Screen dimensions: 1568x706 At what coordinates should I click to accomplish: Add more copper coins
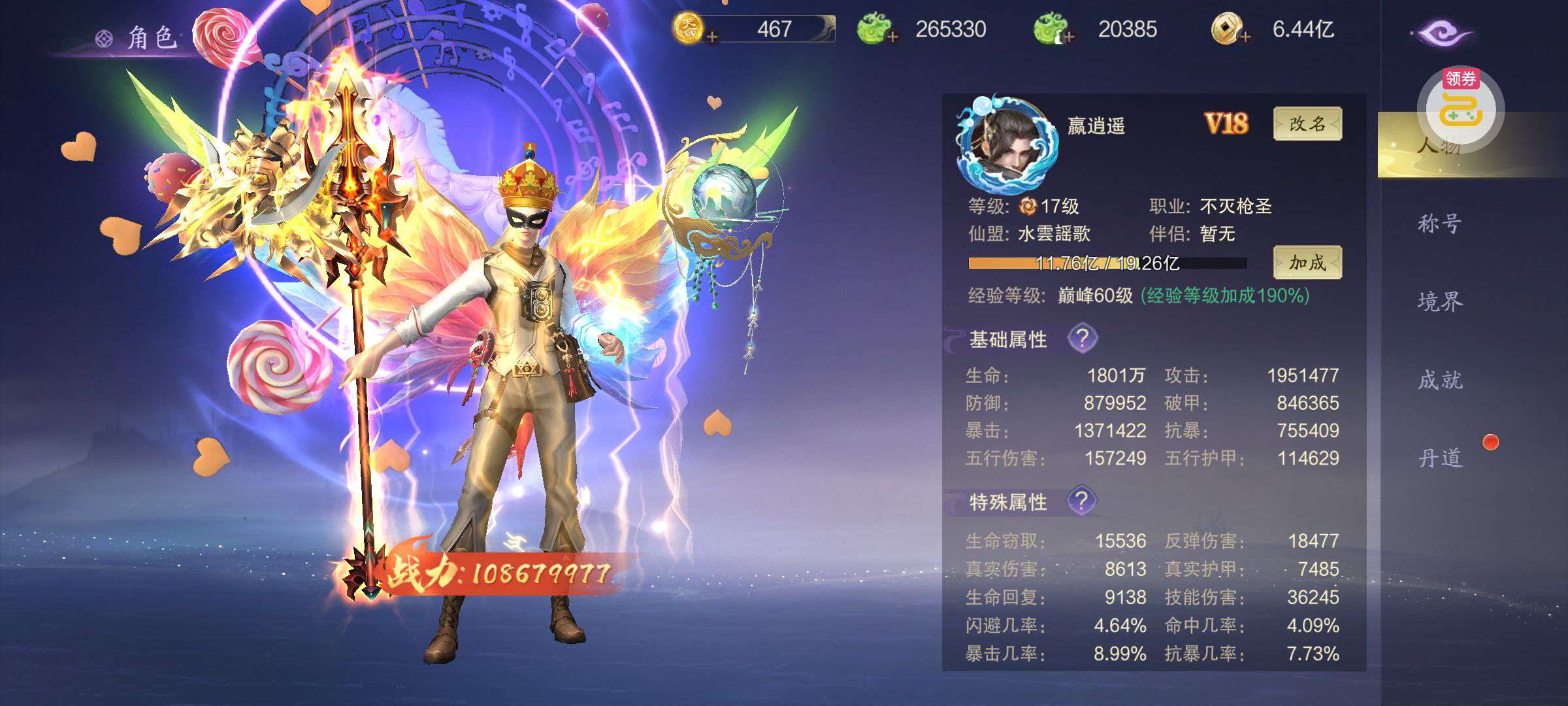[x=1245, y=37]
